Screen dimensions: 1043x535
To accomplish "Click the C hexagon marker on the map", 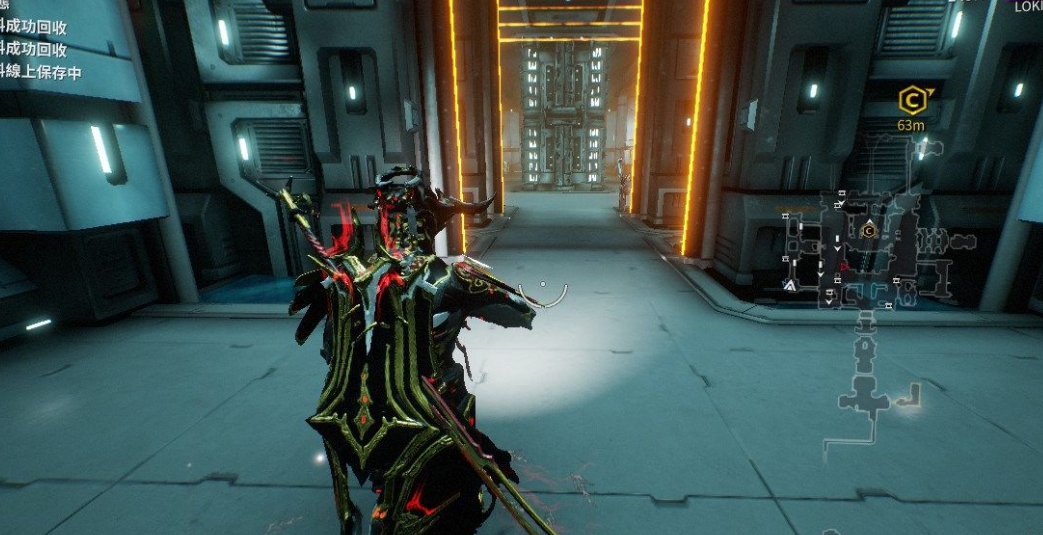I will coord(868,231).
